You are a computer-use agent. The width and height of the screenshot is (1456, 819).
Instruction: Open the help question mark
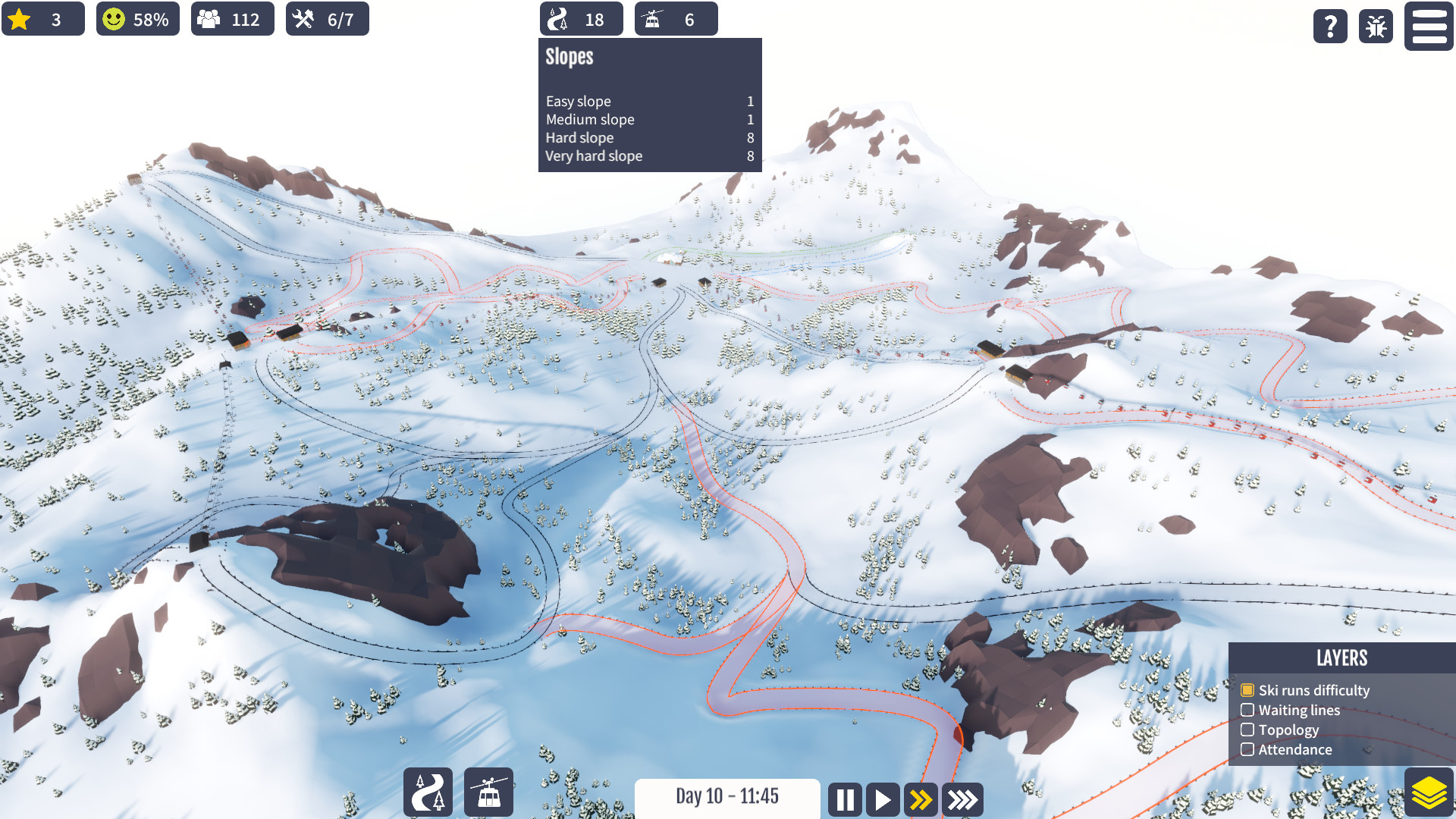point(1329,27)
